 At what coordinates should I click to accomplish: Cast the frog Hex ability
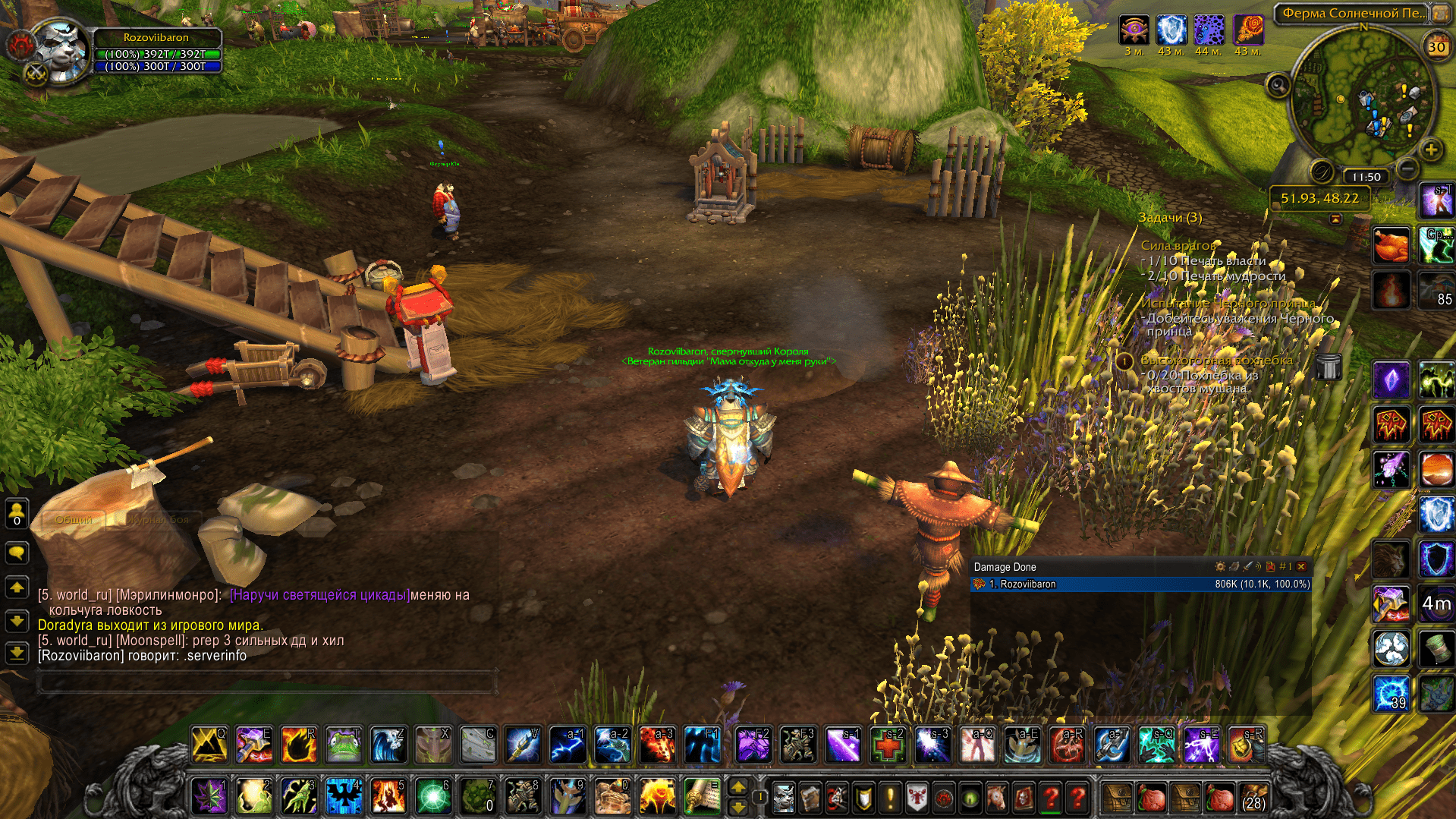click(x=343, y=745)
